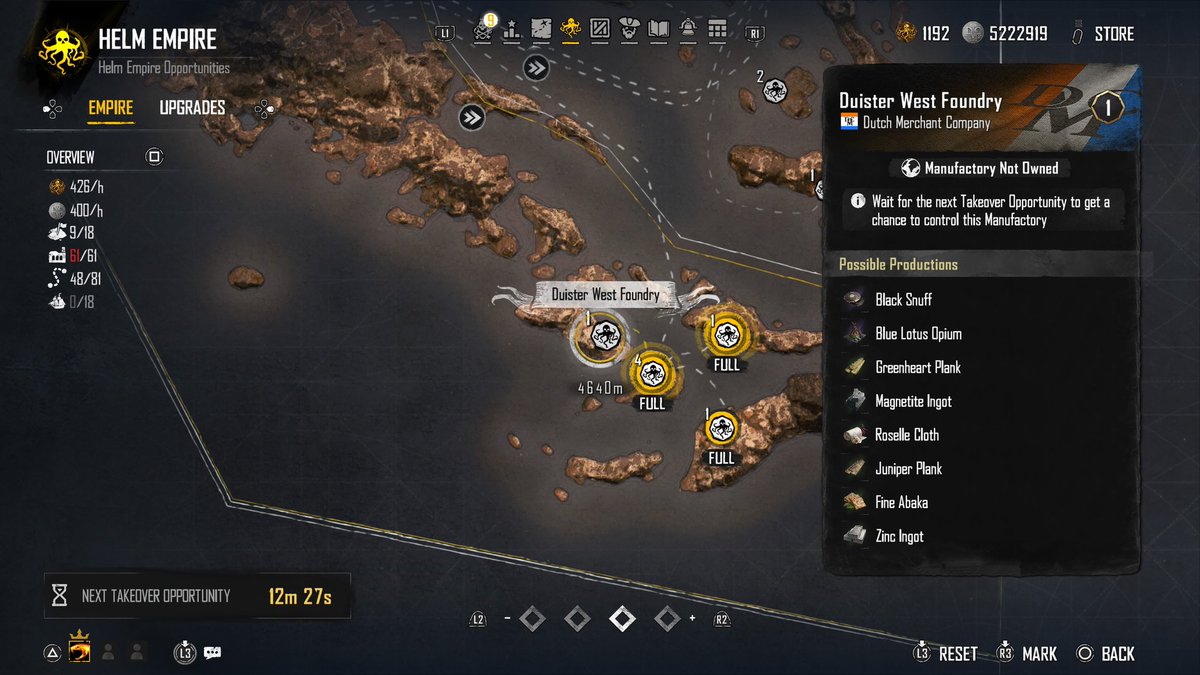This screenshot has width=1200, height=675.
Task: Select the level 4 manufactory marker labeled FULL
Action: point(652,372)
